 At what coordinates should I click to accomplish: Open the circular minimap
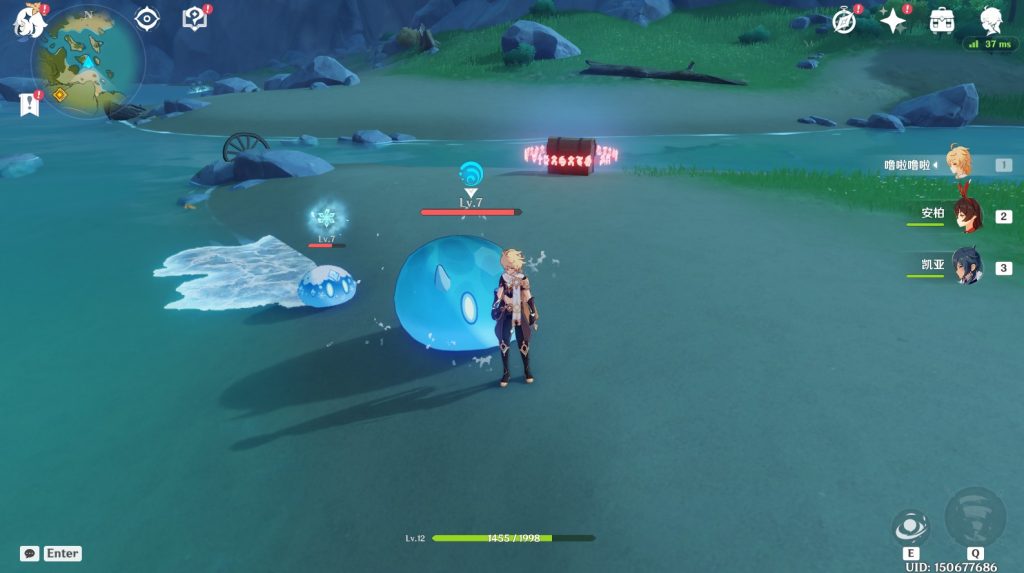[x=87, y=61]
